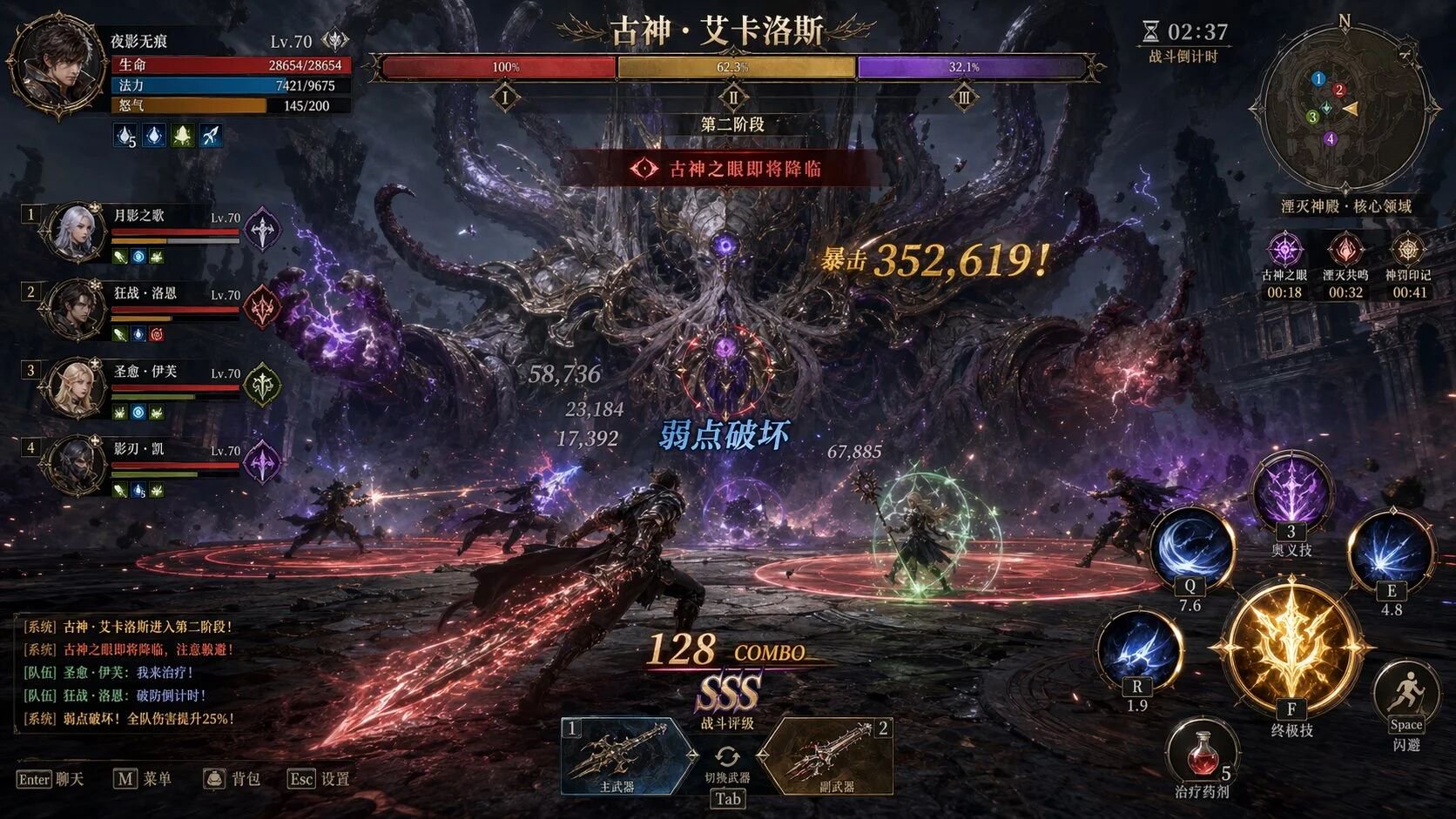
Task: Activate the golden ultimate skill 终极技
Action: (x=1291, y=650)
